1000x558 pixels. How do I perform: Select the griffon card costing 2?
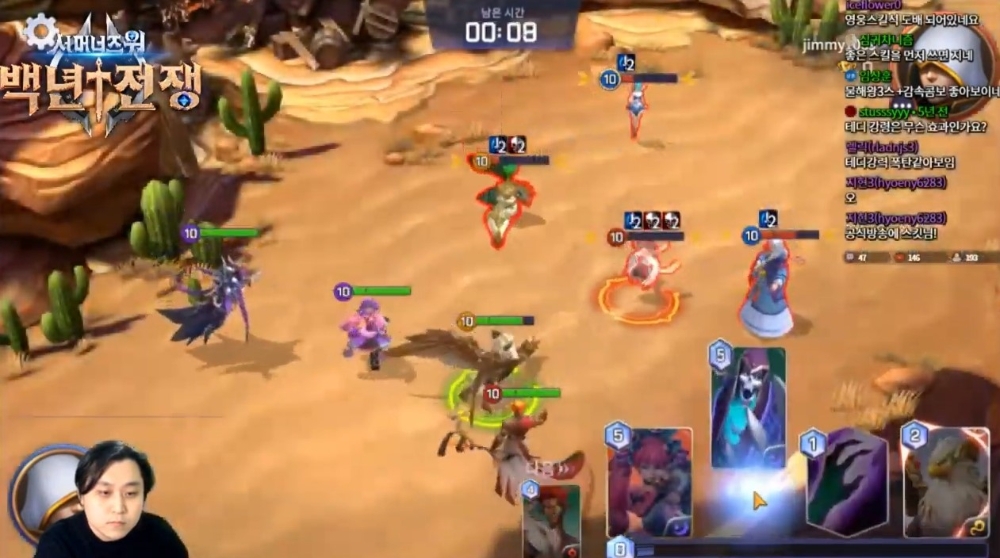pyautogui.click(x=945, y=482)
